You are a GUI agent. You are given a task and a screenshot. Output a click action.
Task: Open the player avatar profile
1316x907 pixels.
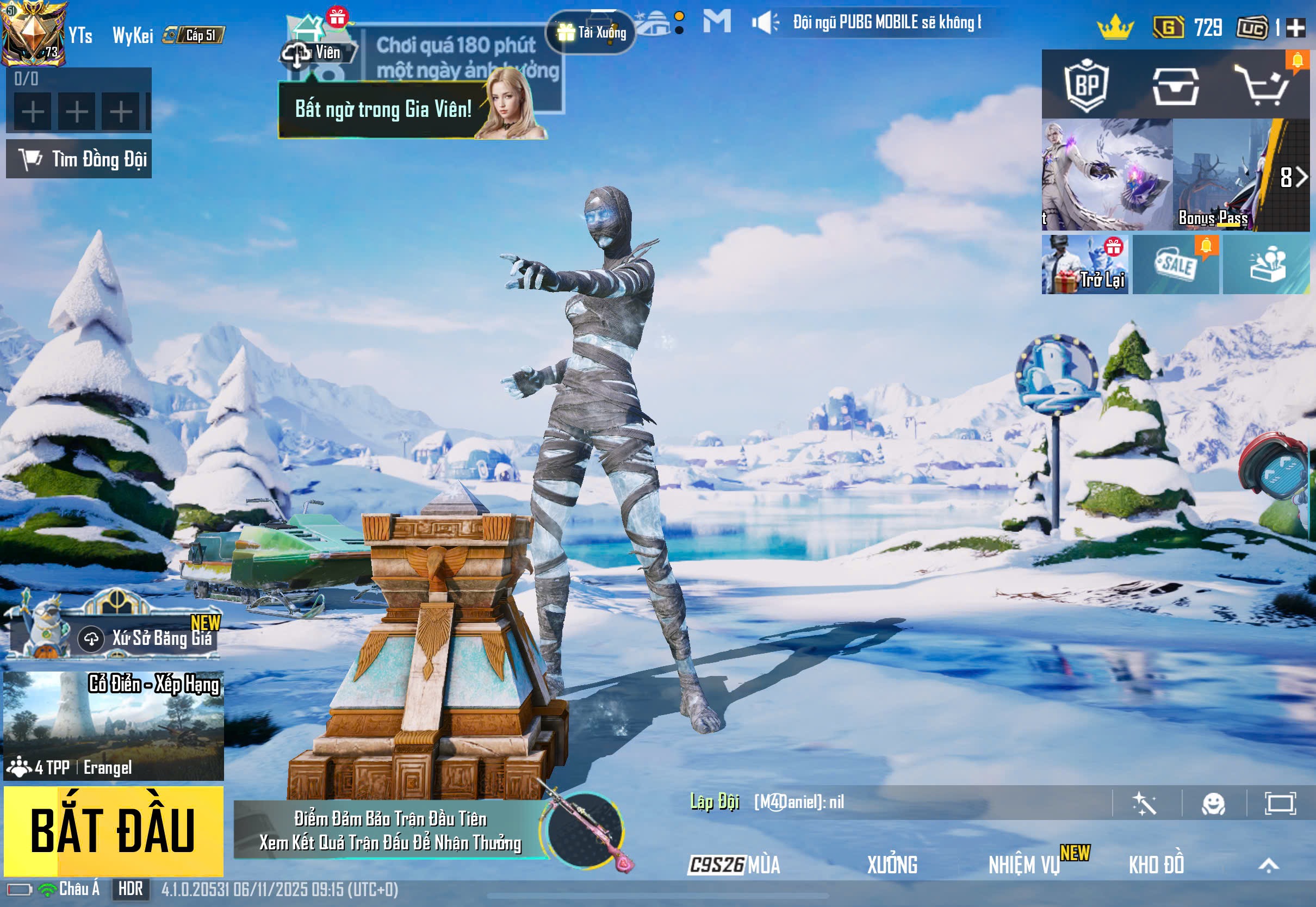click(x=34, y=33)
